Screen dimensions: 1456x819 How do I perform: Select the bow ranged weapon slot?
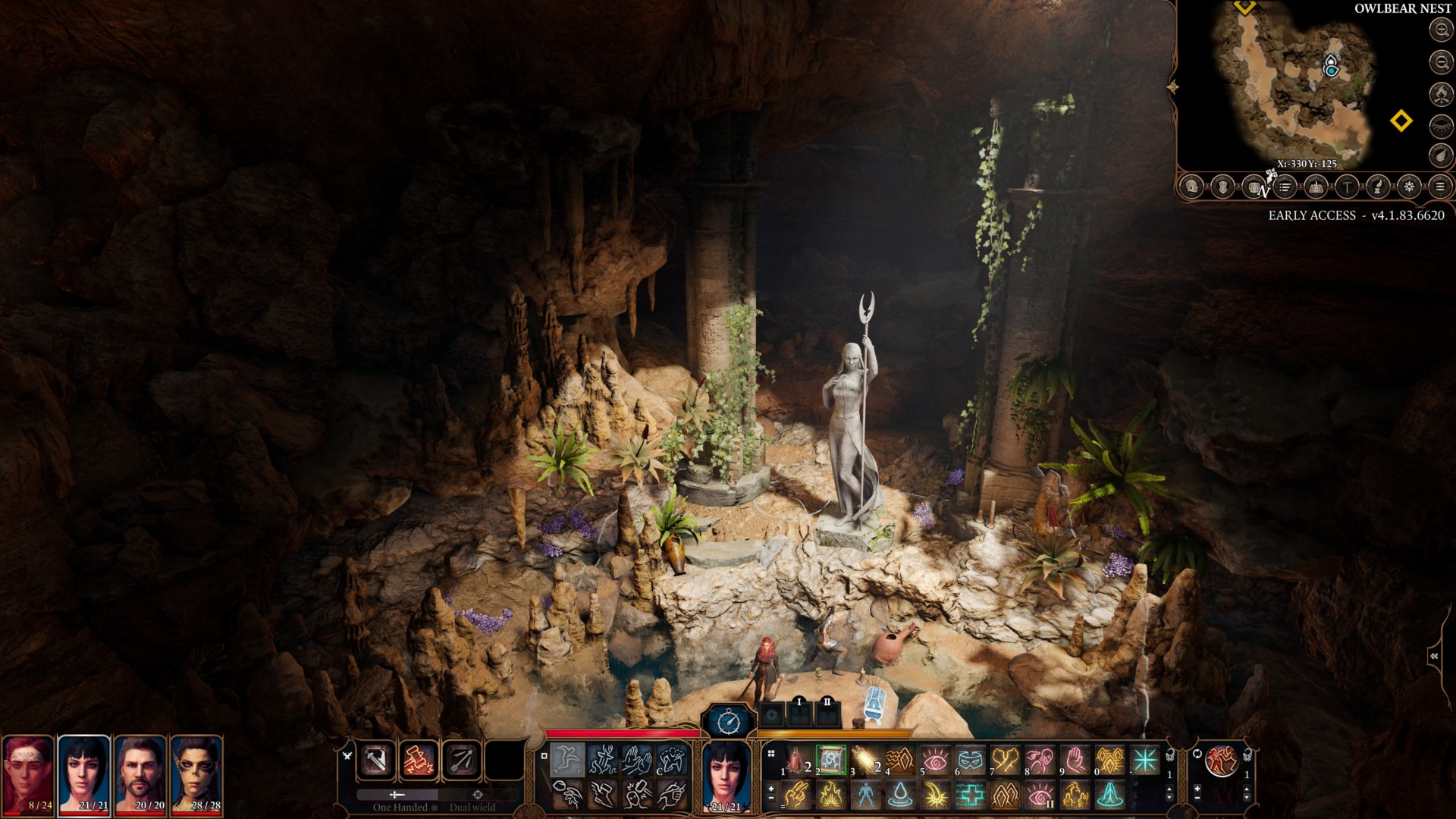pos(460,760)
